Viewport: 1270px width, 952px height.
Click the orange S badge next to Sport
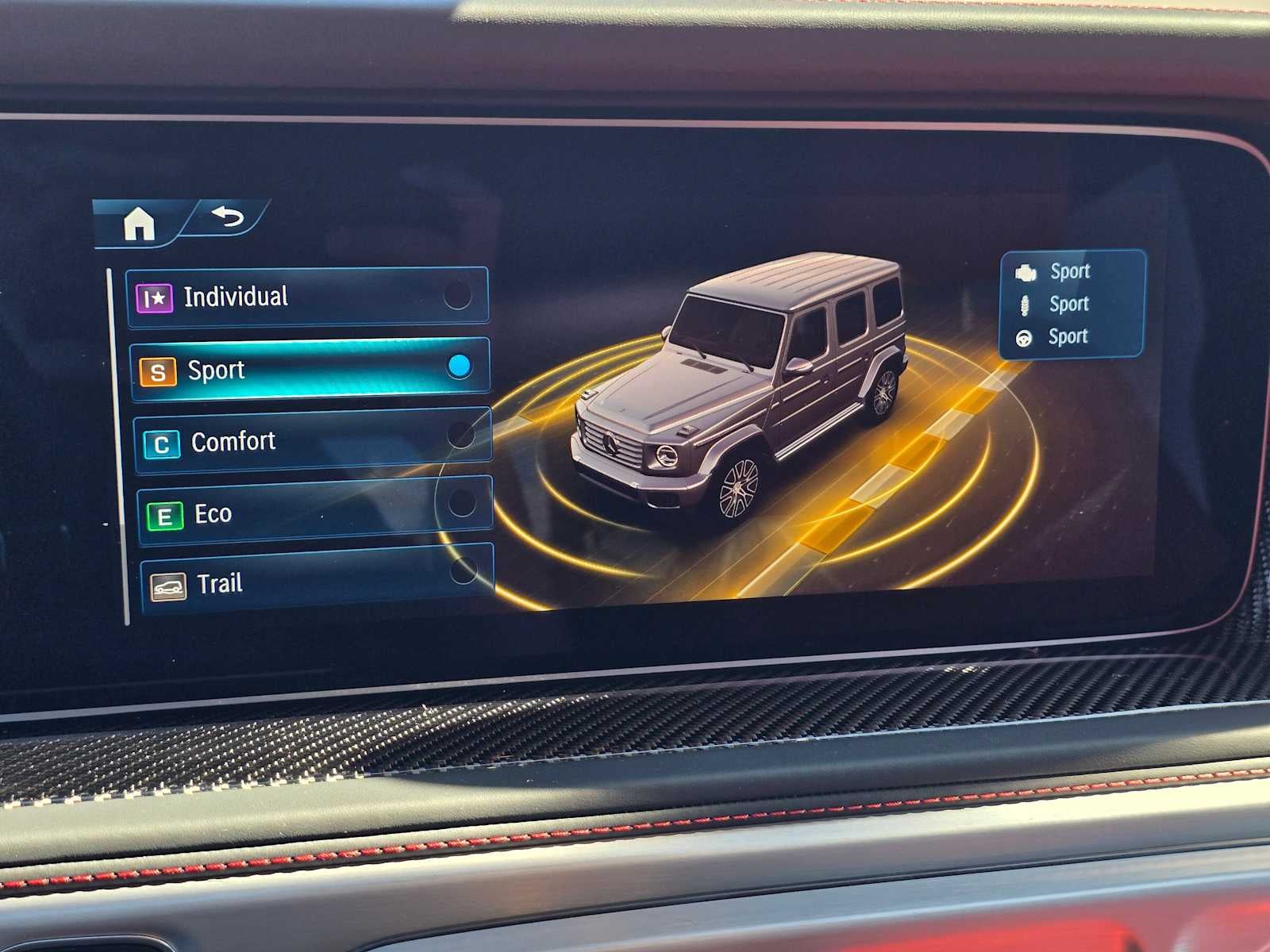click(x=160, y=368)
